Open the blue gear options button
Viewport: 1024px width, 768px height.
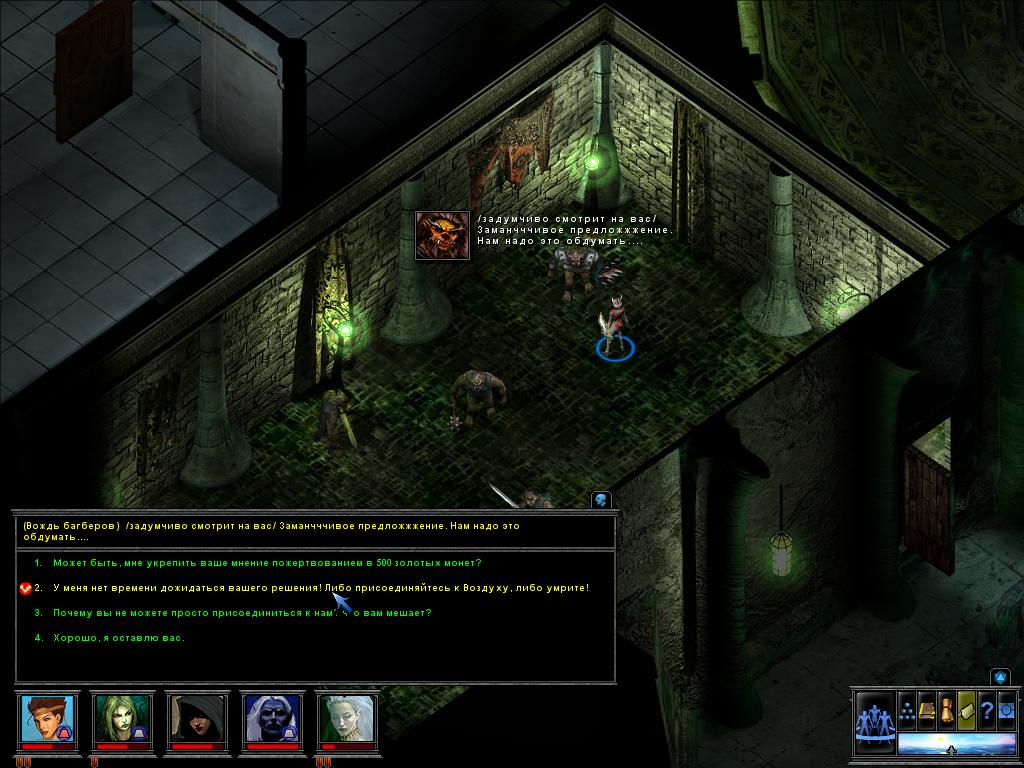[1006, 709]
